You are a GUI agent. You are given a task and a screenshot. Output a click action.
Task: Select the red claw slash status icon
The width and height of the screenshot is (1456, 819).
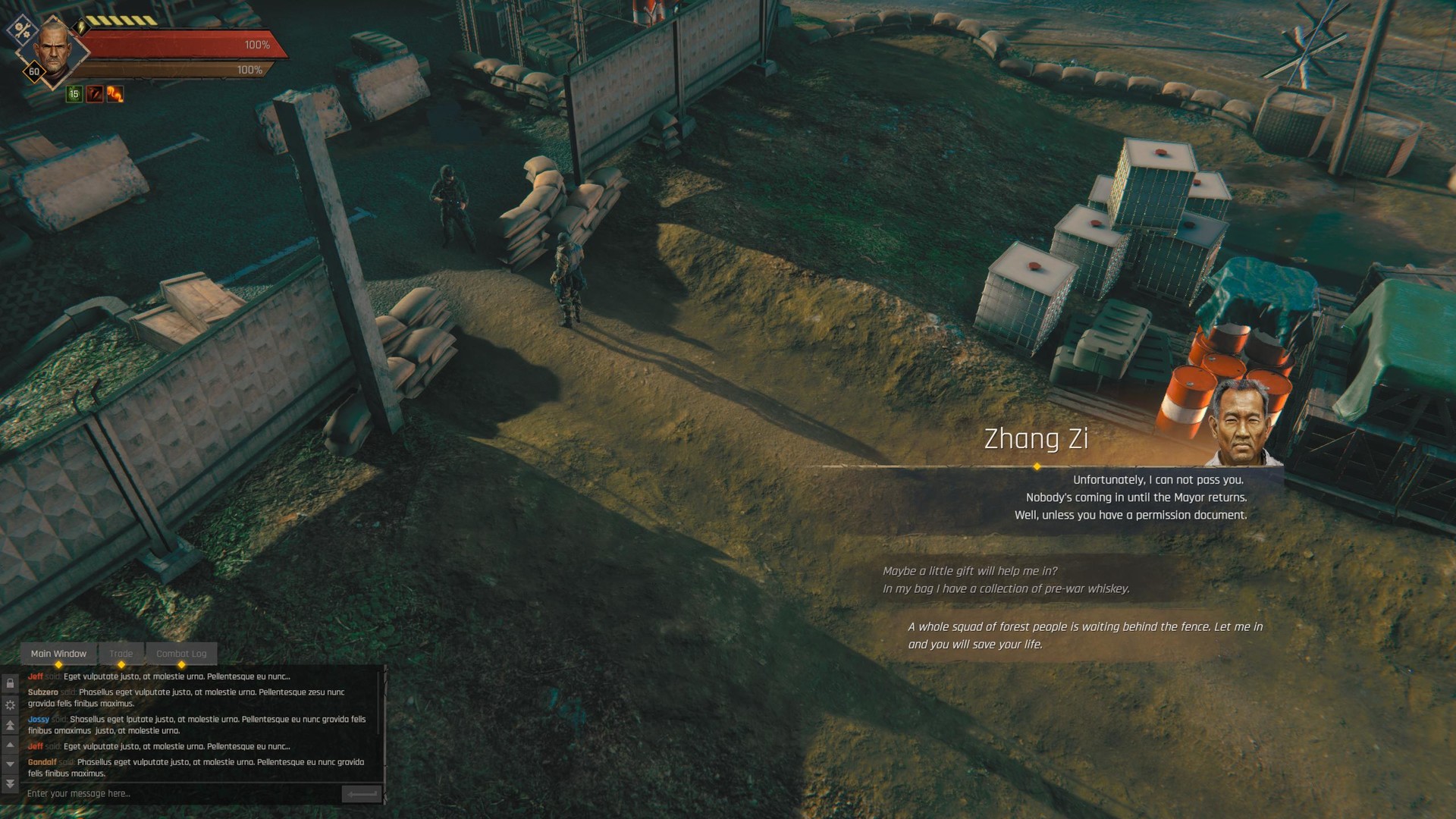[x=95, y=94]
